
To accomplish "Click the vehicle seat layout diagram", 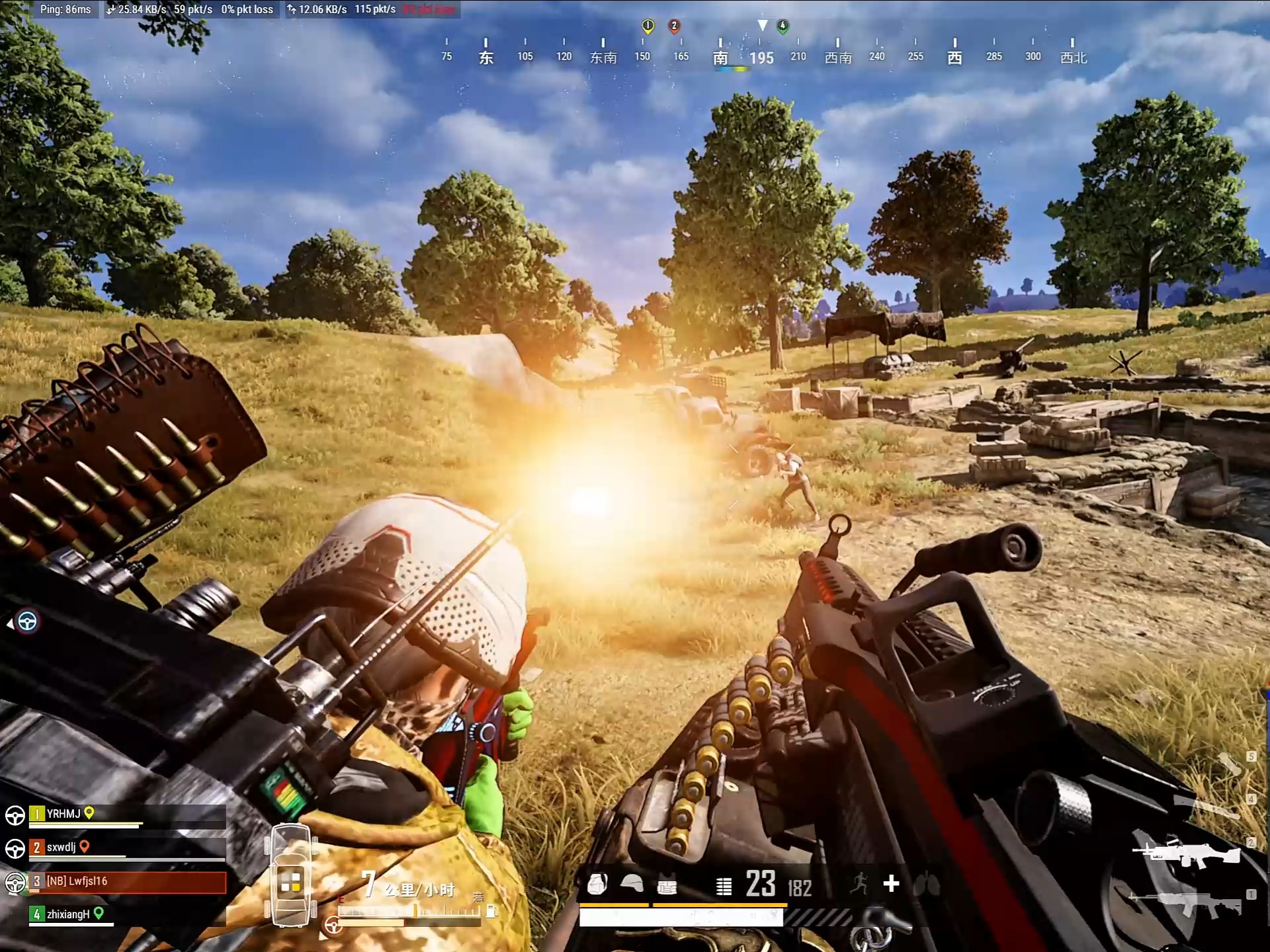I will pyautogui.click(x=291, y=875).
